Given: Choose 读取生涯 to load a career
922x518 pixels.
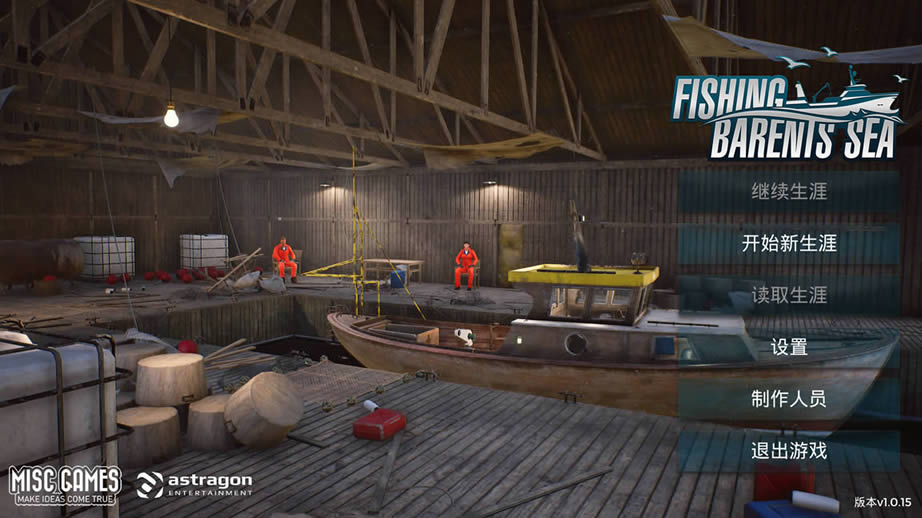Looking at the screenshot, I should (x=789, y=295).
